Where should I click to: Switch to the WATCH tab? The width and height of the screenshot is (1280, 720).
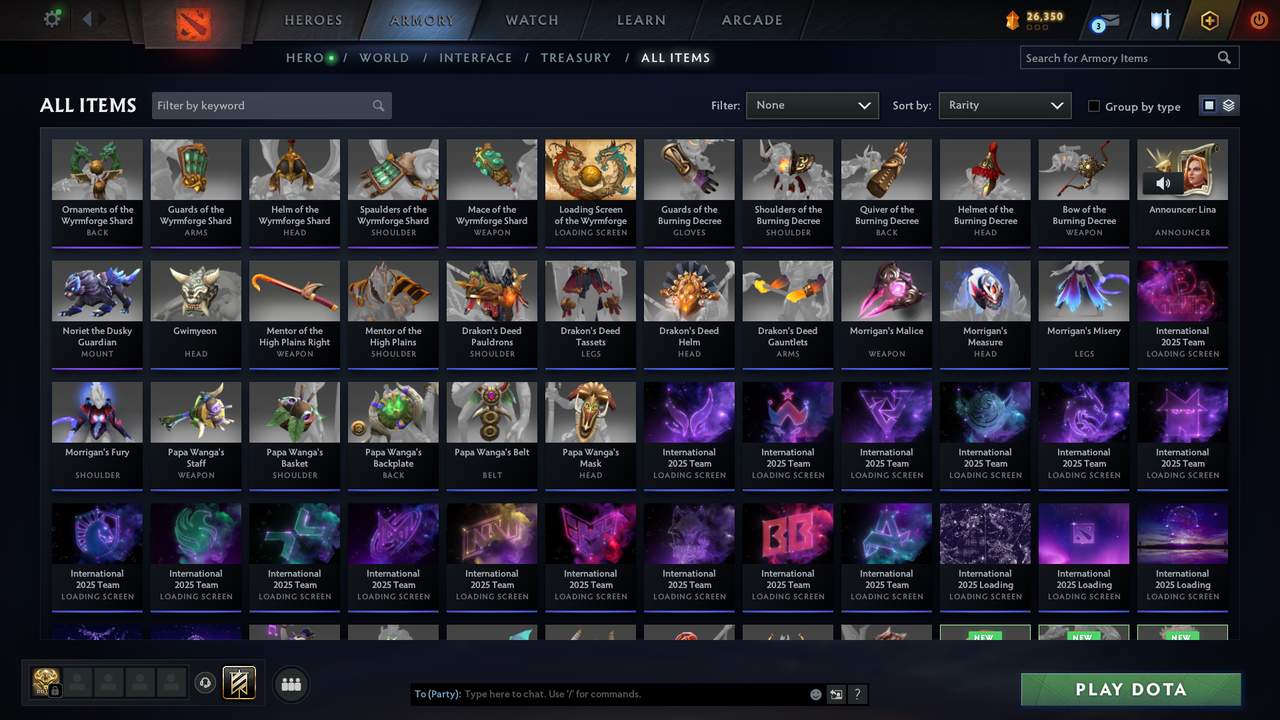pos(531,19)
